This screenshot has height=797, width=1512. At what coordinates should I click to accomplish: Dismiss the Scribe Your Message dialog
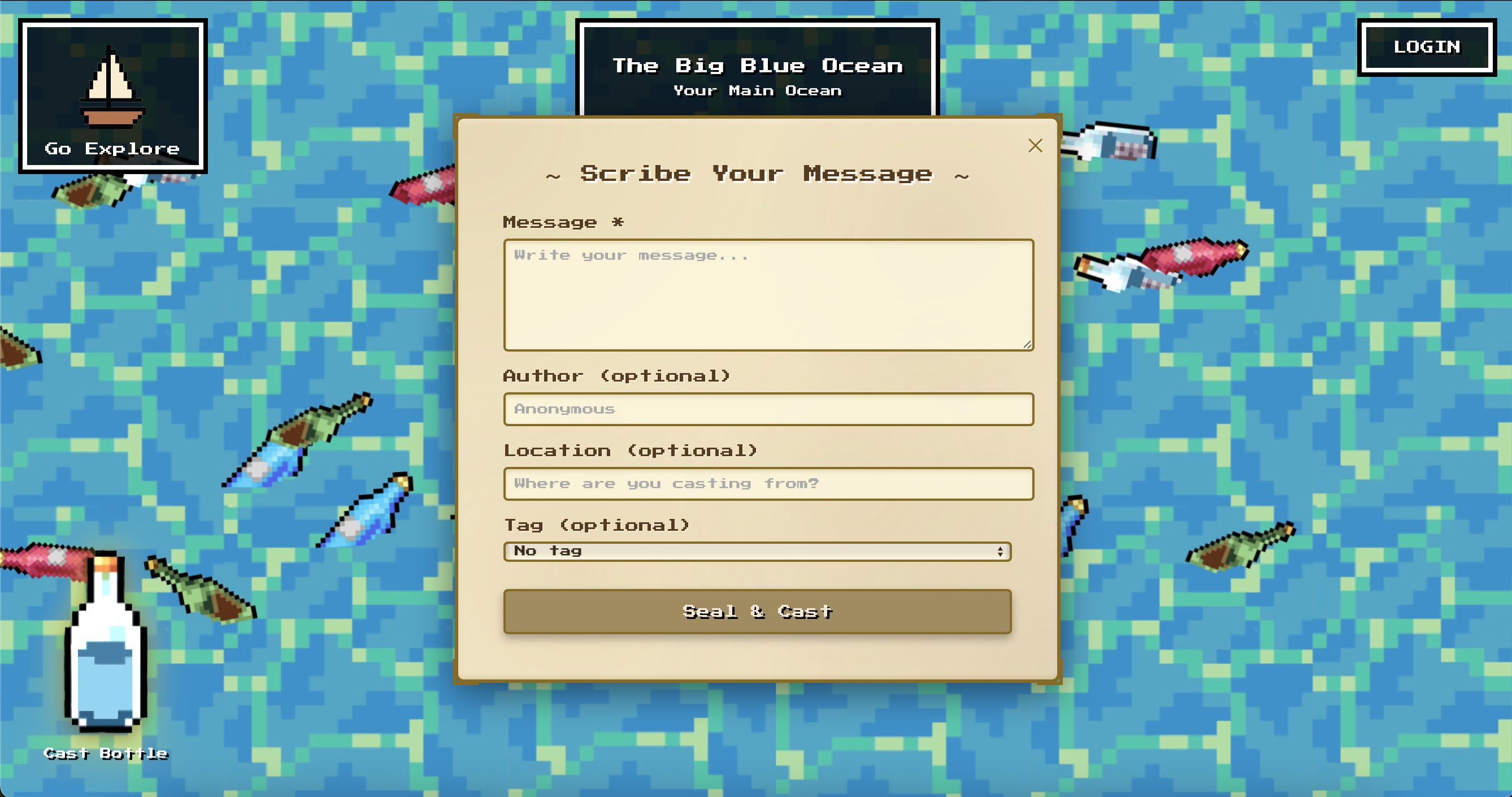point(1035,146)
